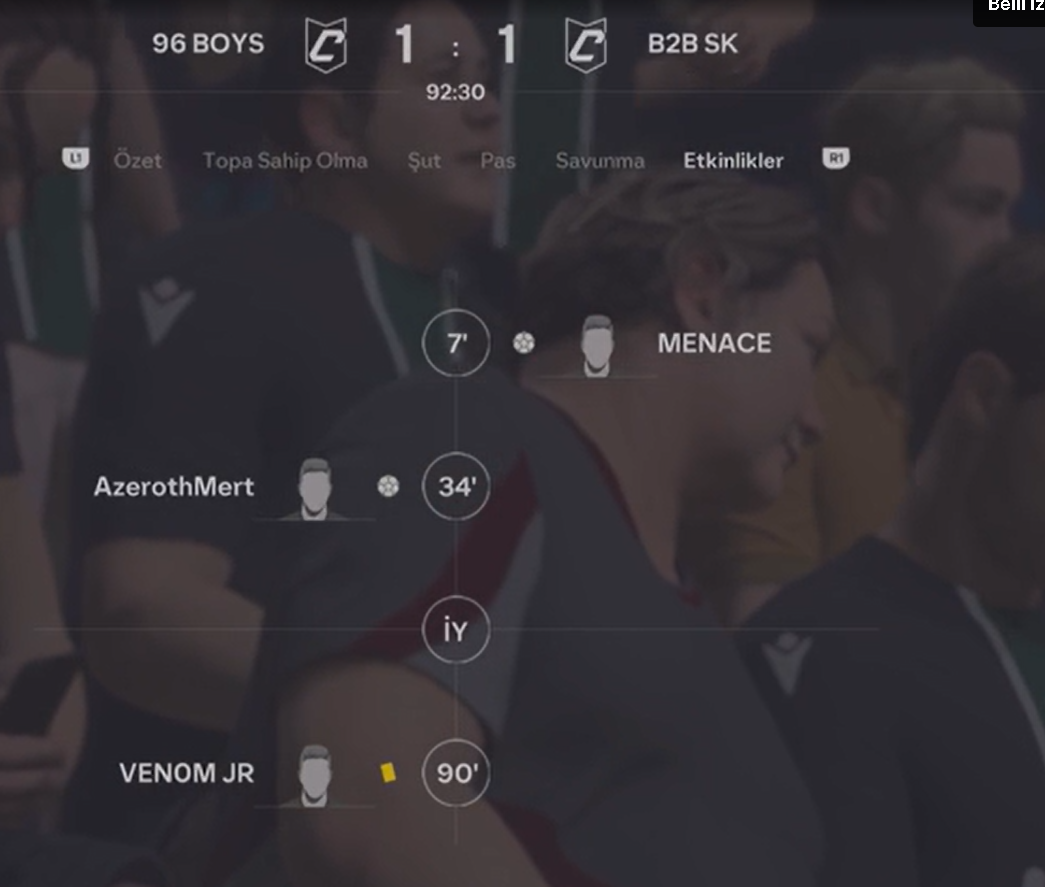
Task: Select the Şut statistics tab
Action: pos(424,161)
